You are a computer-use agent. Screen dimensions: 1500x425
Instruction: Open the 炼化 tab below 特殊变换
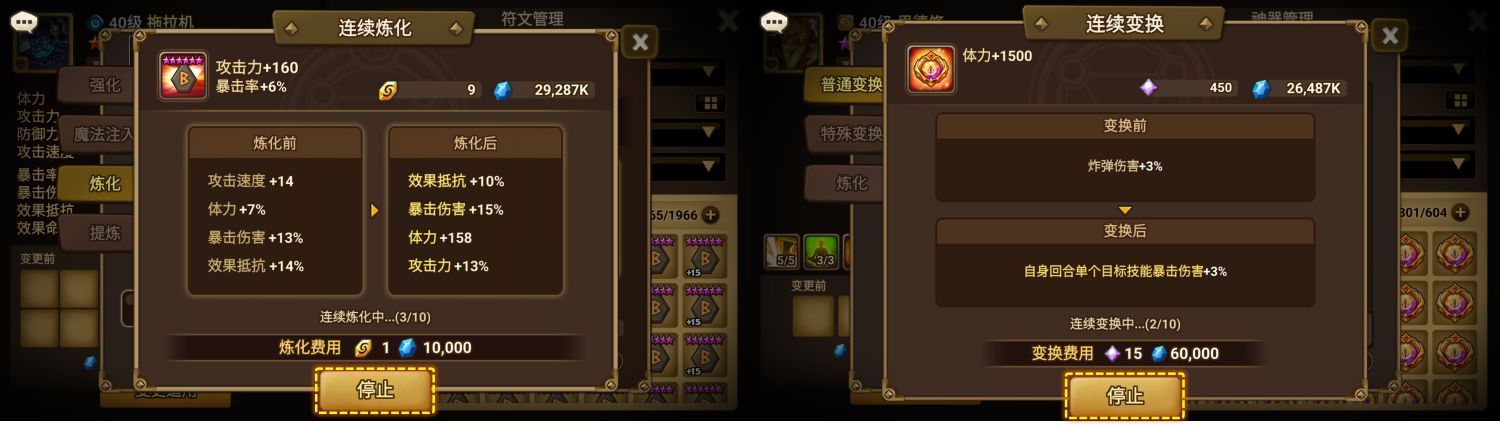coord(847,183)
